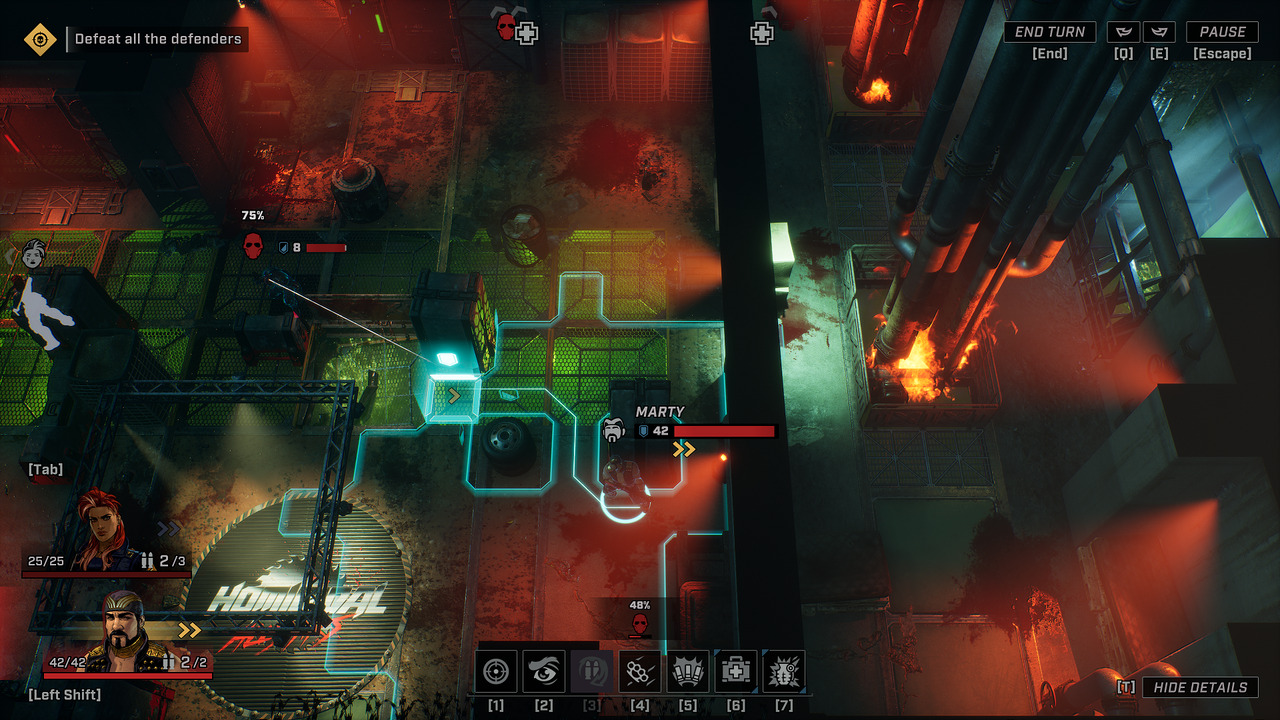Rotate camera with the left-facing arrow button

click(x=1124, y=32)
